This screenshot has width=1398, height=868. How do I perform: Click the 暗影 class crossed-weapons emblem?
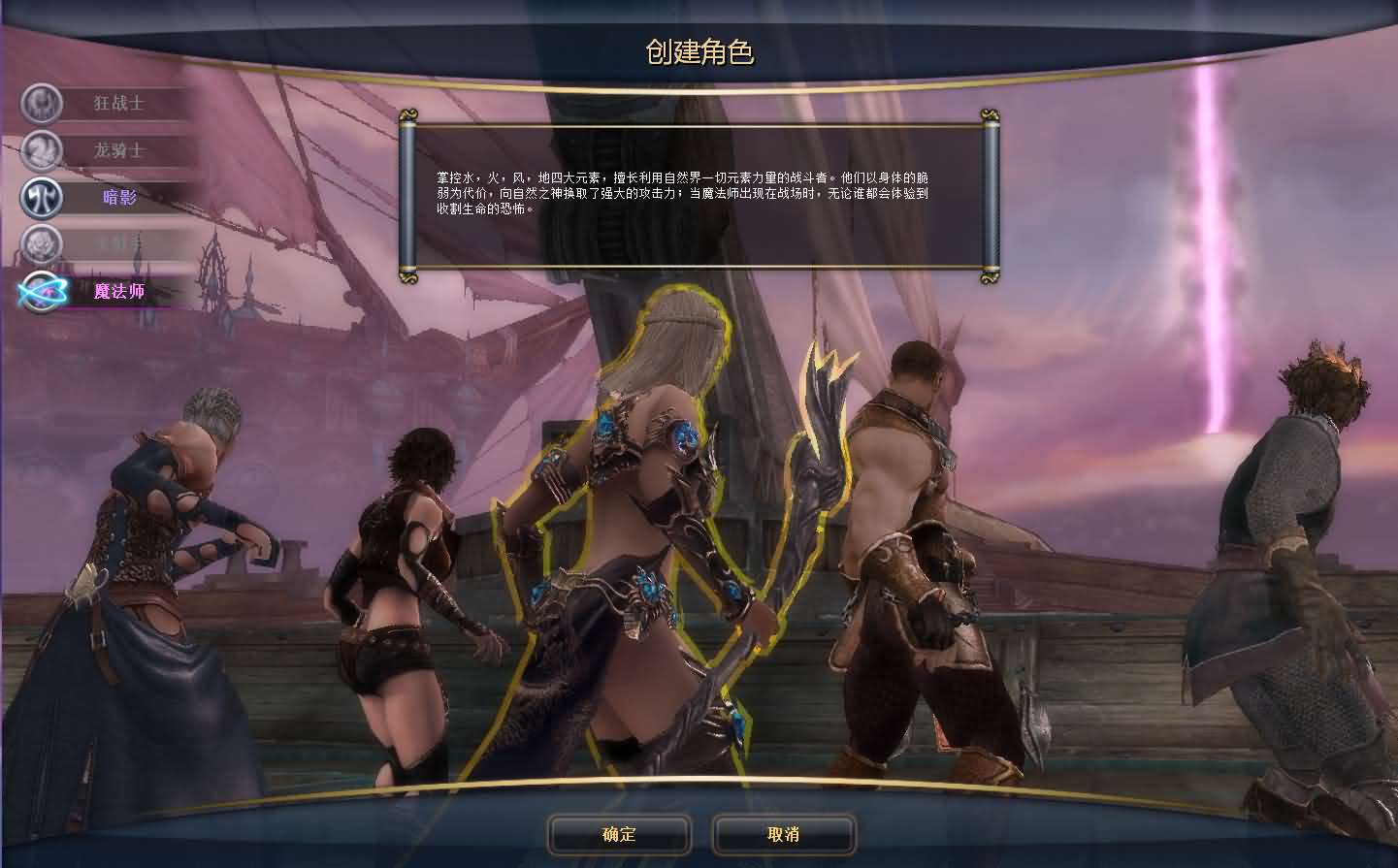[x=41, y=198]
